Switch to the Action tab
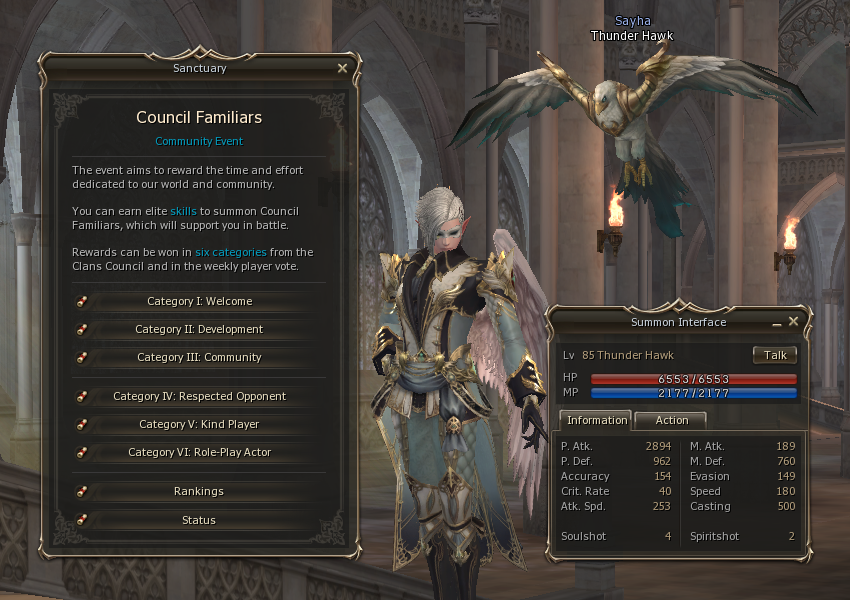The width and height of the screenshot is (850, 600). [x=671, y=420]
